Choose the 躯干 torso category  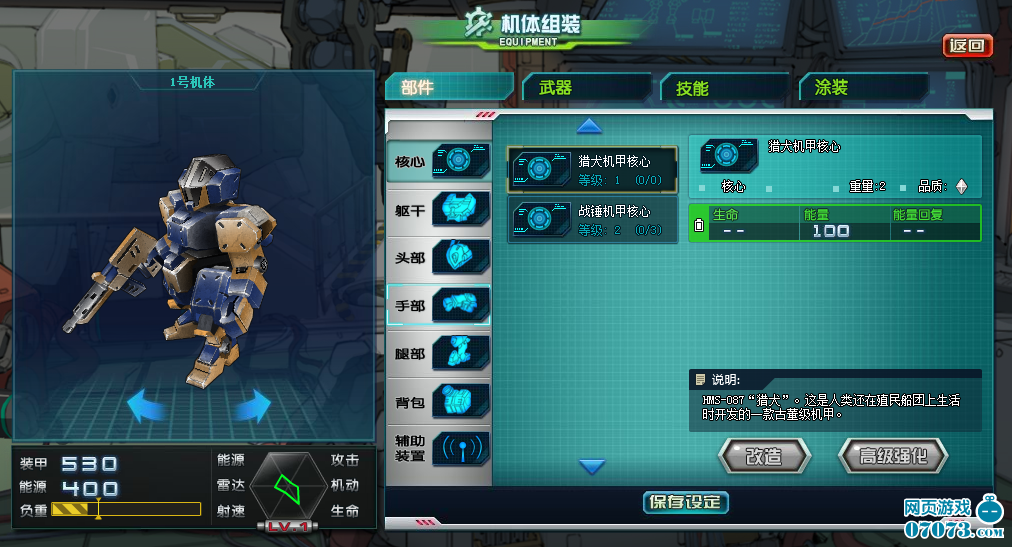pos(439,209)
